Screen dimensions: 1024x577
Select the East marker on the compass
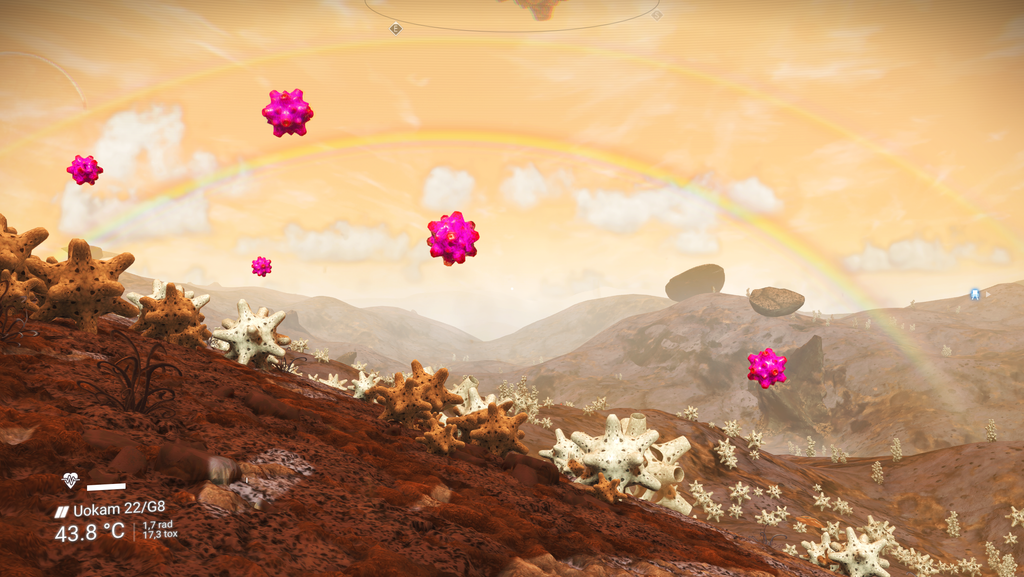pyautogui.click(x=396, y=28)
